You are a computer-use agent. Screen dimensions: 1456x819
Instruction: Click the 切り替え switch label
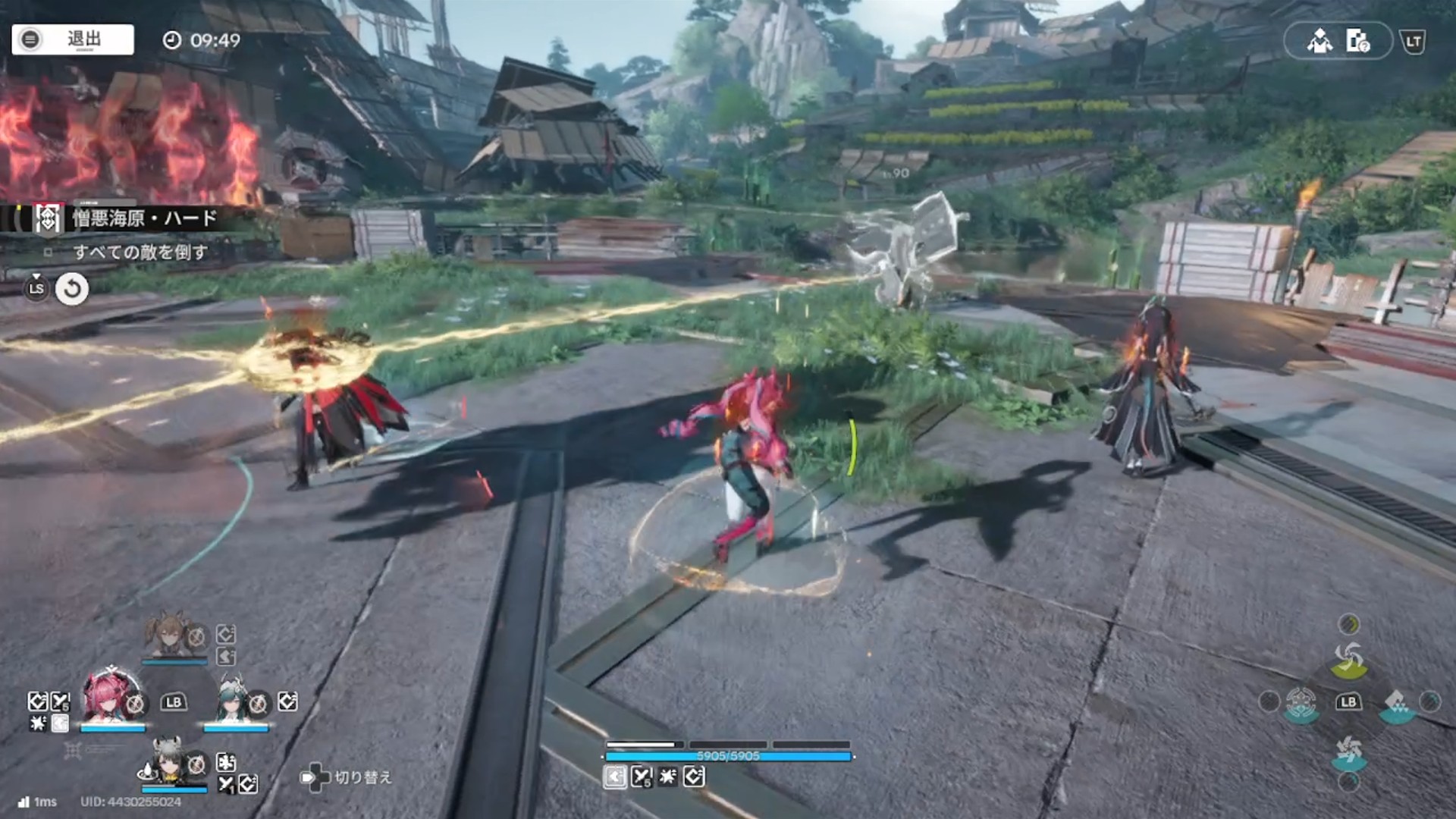pyautogui.click(x=362, y=777)
